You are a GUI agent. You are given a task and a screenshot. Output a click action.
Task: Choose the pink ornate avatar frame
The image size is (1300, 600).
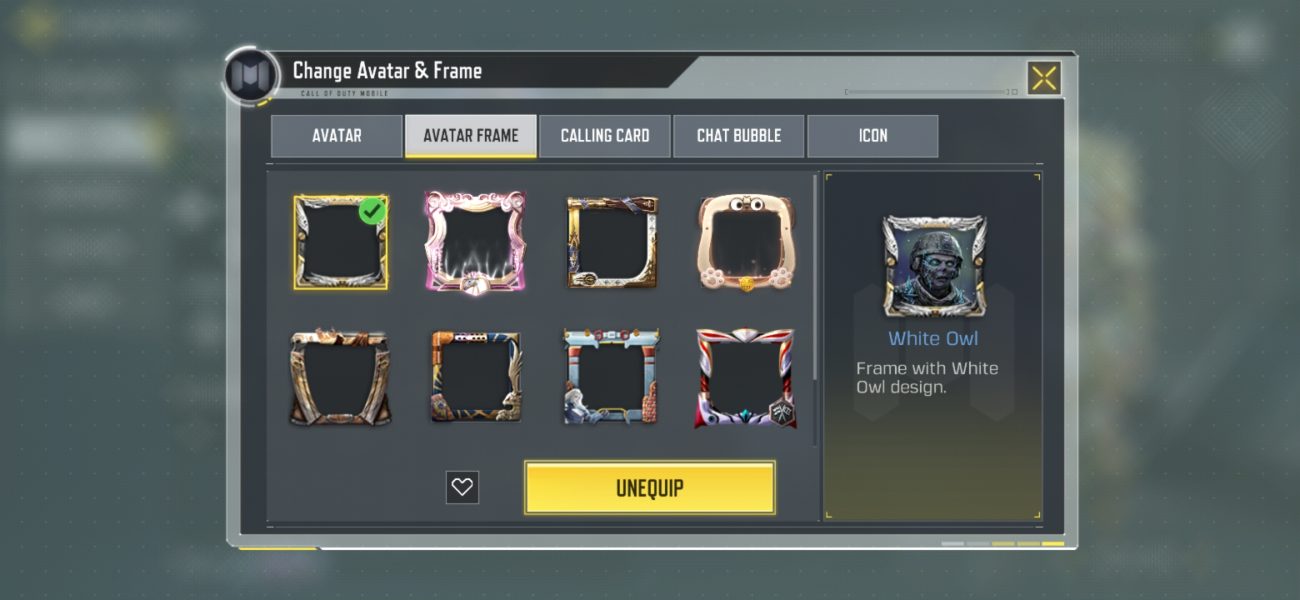(475, 243)
